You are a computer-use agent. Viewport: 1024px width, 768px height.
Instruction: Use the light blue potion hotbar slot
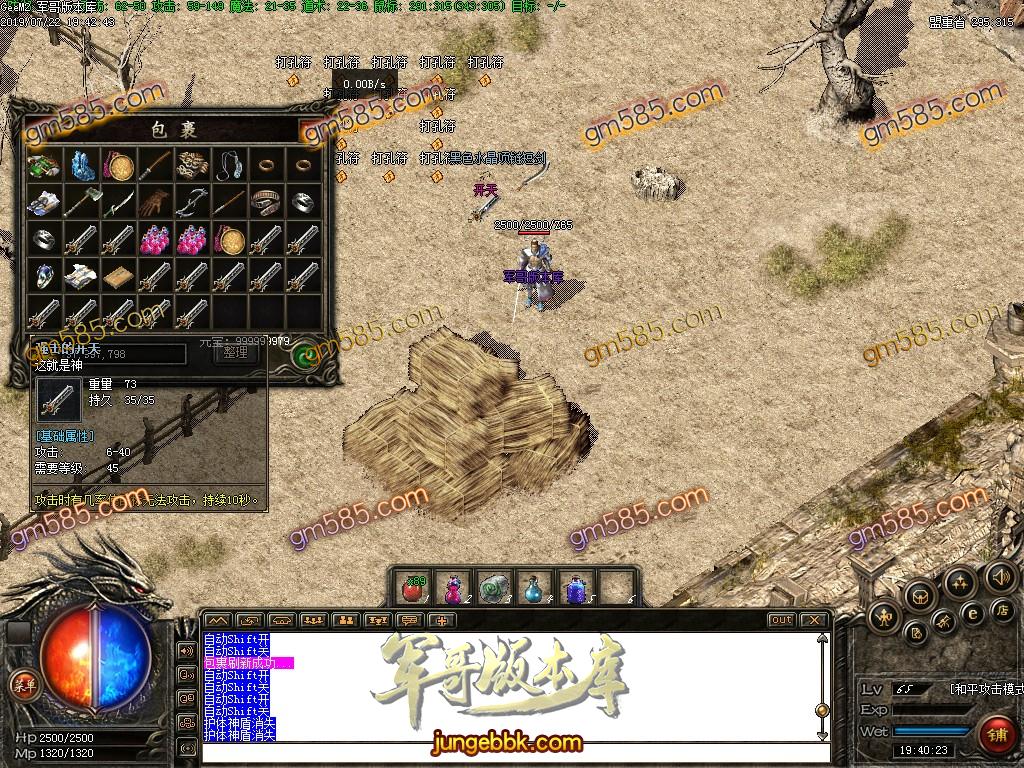(x=534, y=588)
